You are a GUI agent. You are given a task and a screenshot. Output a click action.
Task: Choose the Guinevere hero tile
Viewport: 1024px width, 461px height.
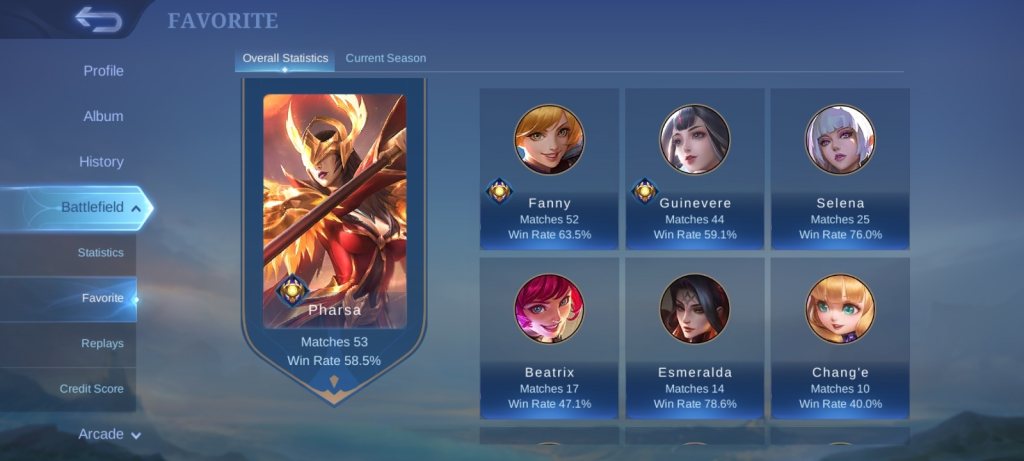coord(695,168)
